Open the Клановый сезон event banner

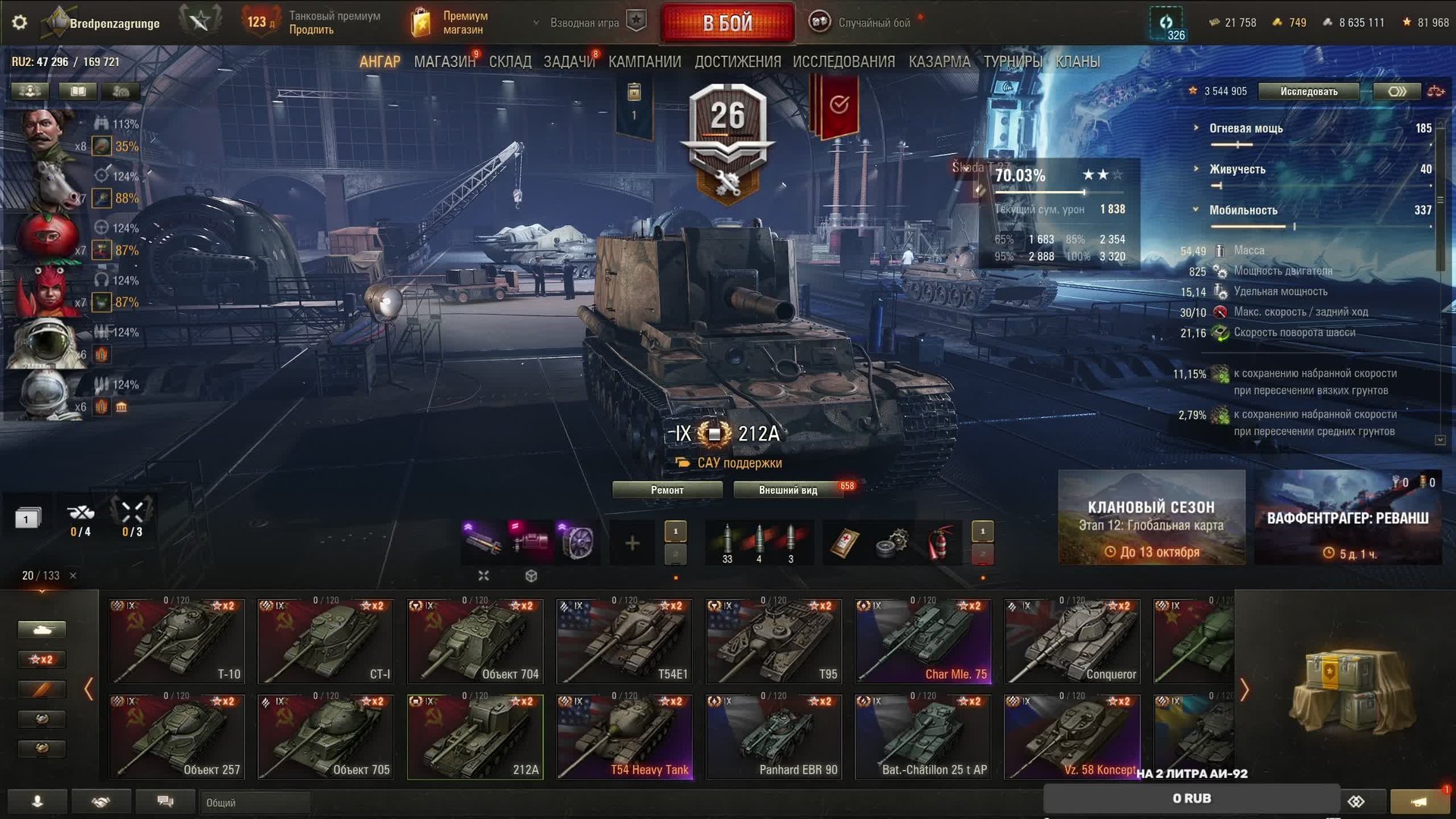(1151, 518)
